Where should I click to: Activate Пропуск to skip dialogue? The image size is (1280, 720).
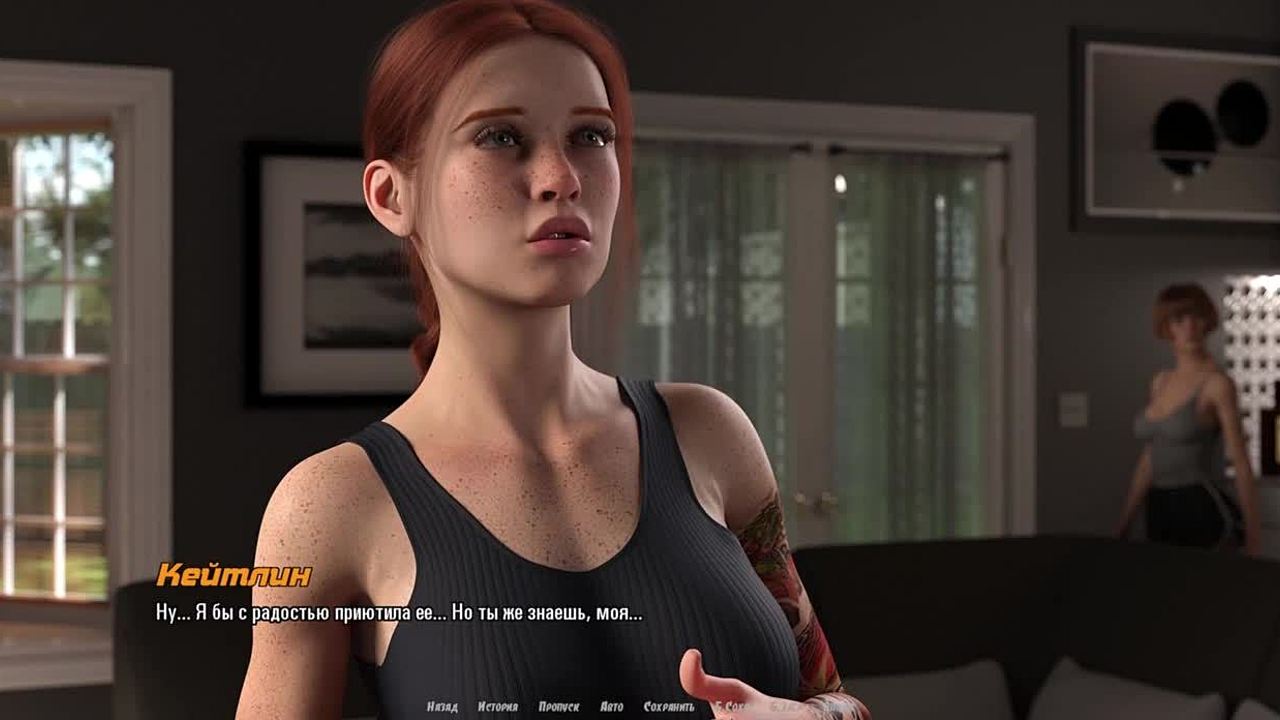[x=559, y=707]
